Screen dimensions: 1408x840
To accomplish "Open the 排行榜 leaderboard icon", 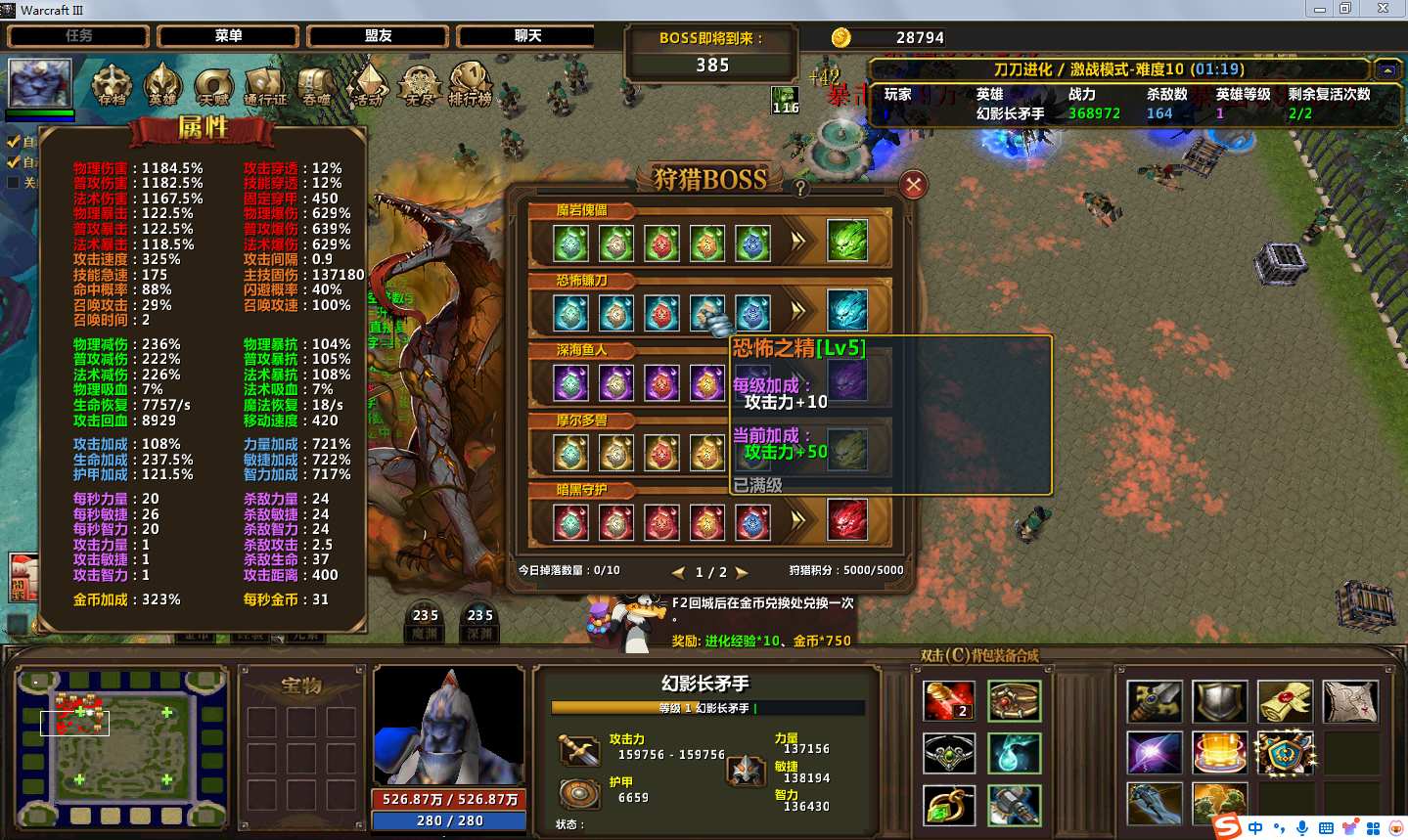I will [471, 85].
